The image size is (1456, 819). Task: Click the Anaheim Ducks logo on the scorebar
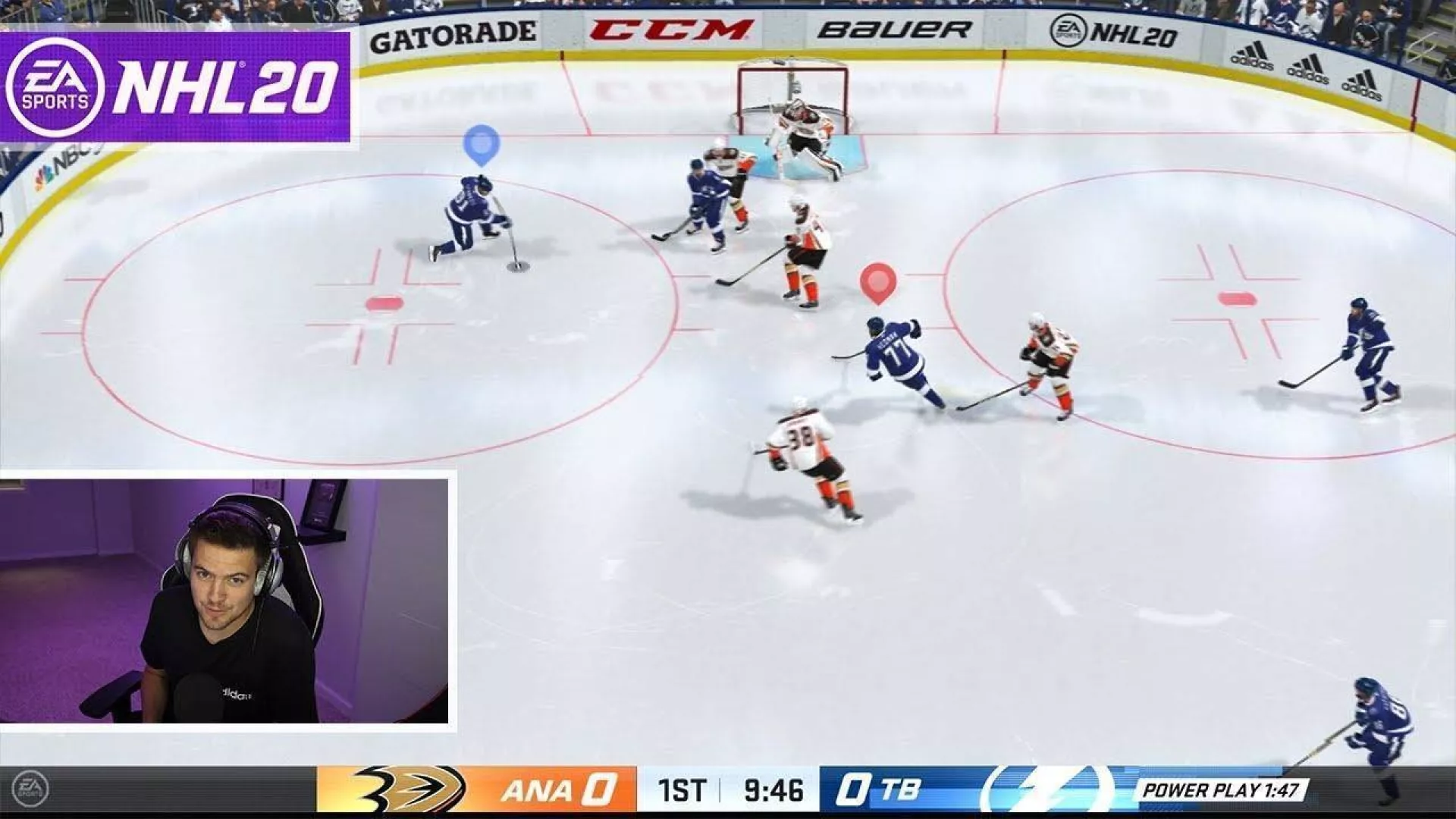(409, 789)
